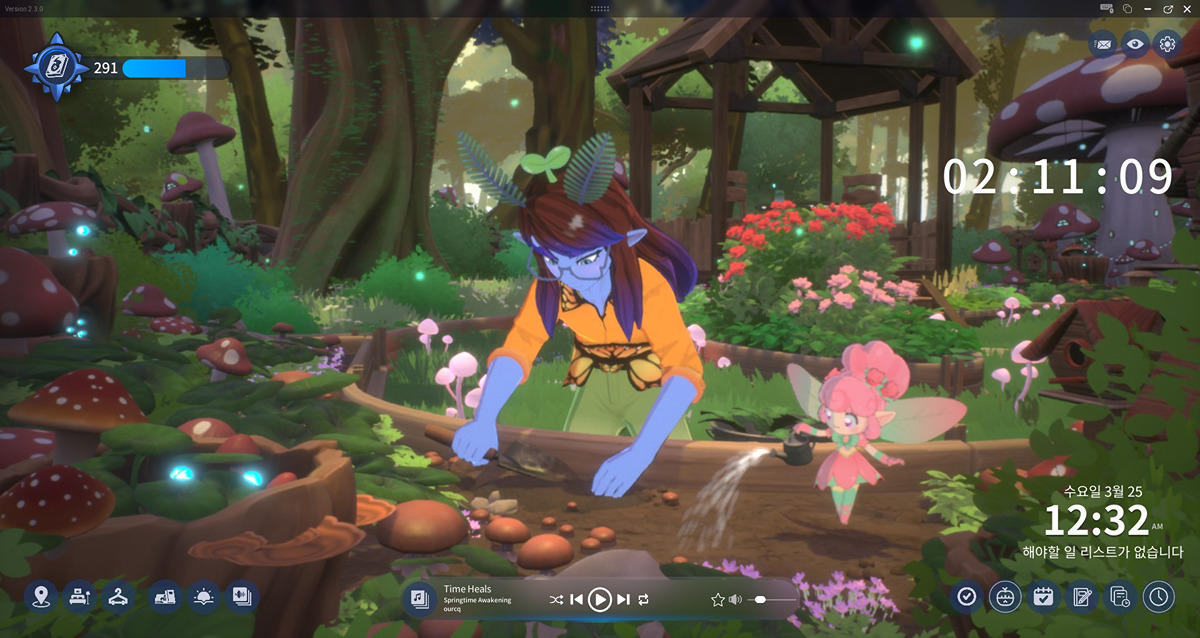This screenshot has height=638, width=1200.
Task: Mute the music with the speaker icon
Action: point(736,599)
